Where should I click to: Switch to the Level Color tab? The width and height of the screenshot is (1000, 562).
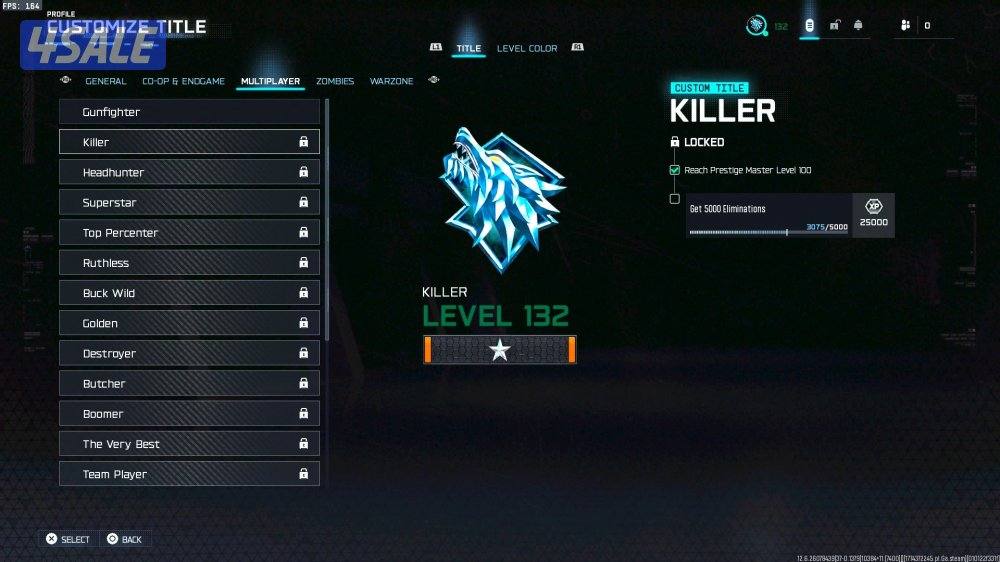(x=527, y=48)
